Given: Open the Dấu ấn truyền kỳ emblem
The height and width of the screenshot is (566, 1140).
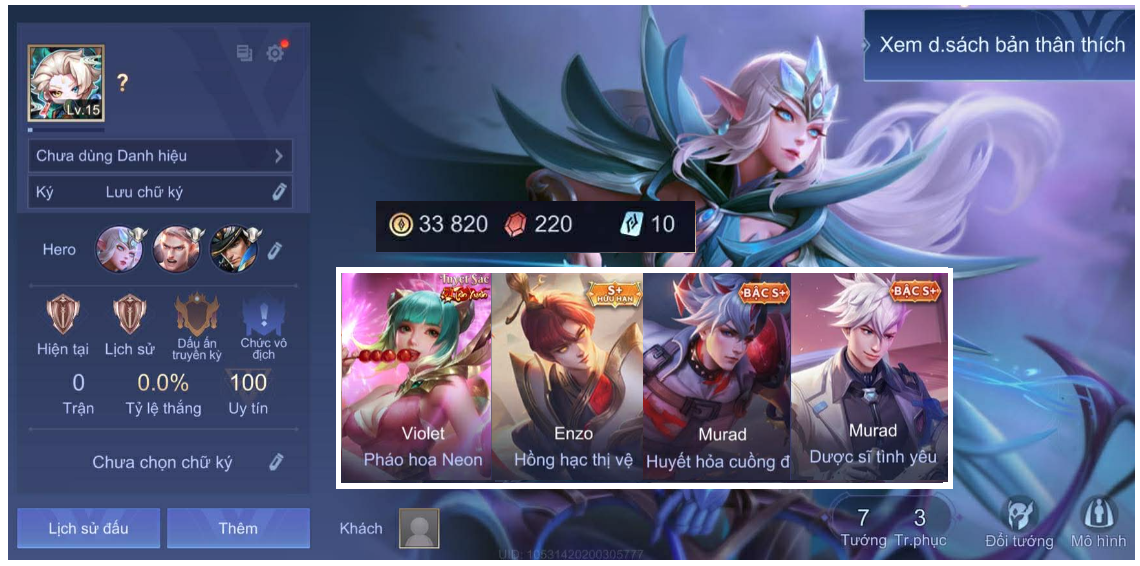Looking at the screenshot, I should [196, 317].
